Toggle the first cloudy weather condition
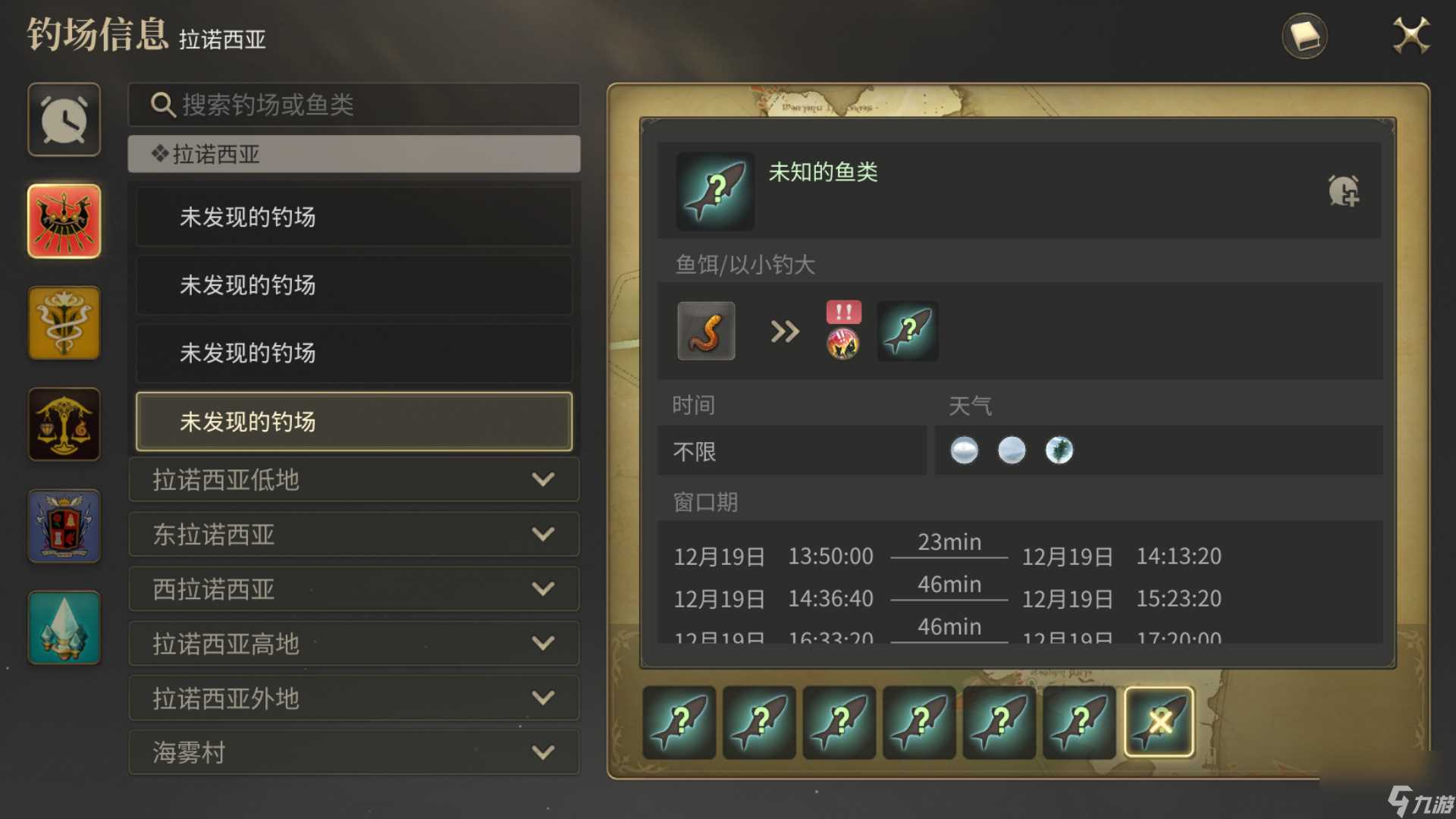This screenshot has height=819, width=1456. point(964,450)
